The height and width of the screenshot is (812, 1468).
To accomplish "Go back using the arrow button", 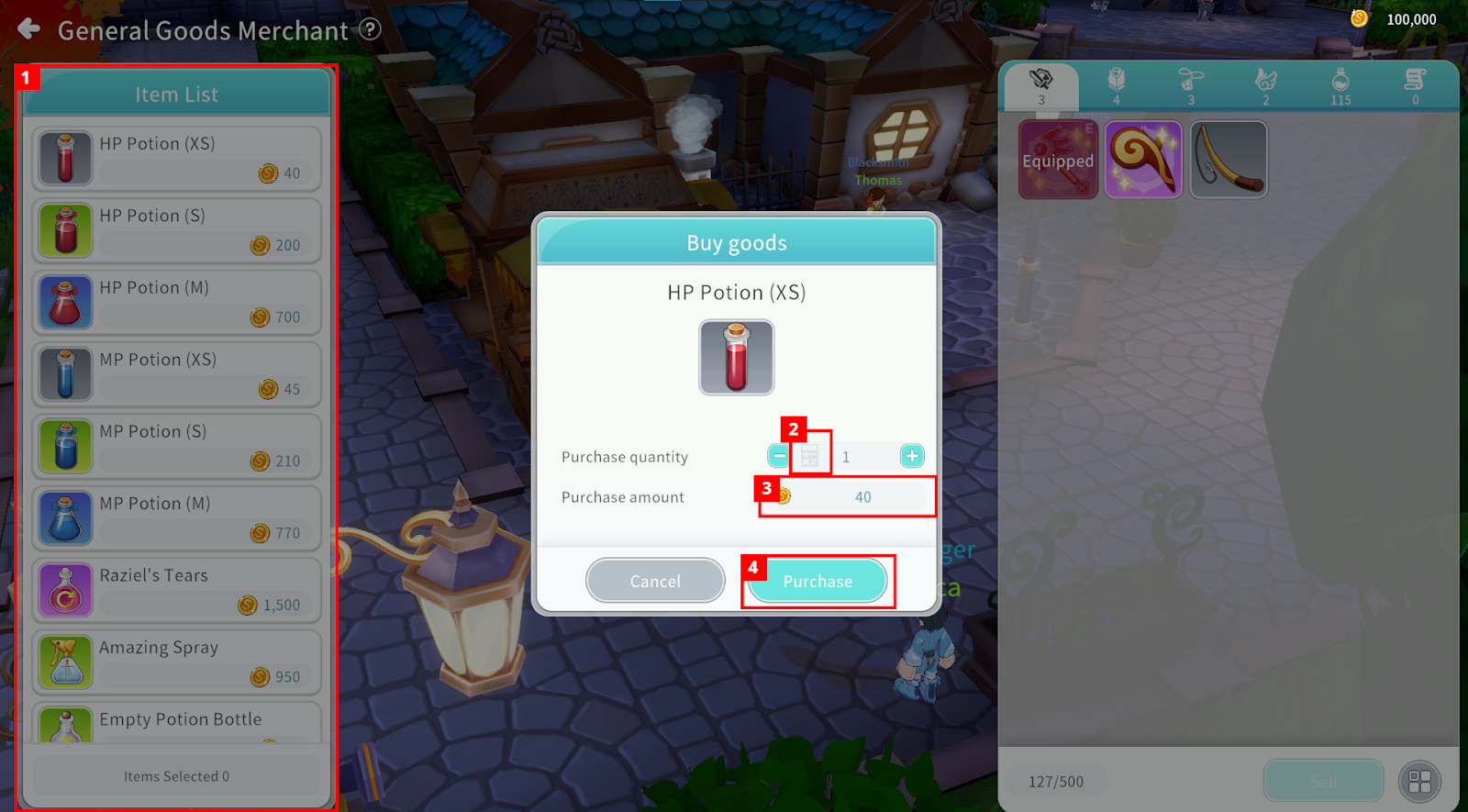I will click(x=29, y=29).
